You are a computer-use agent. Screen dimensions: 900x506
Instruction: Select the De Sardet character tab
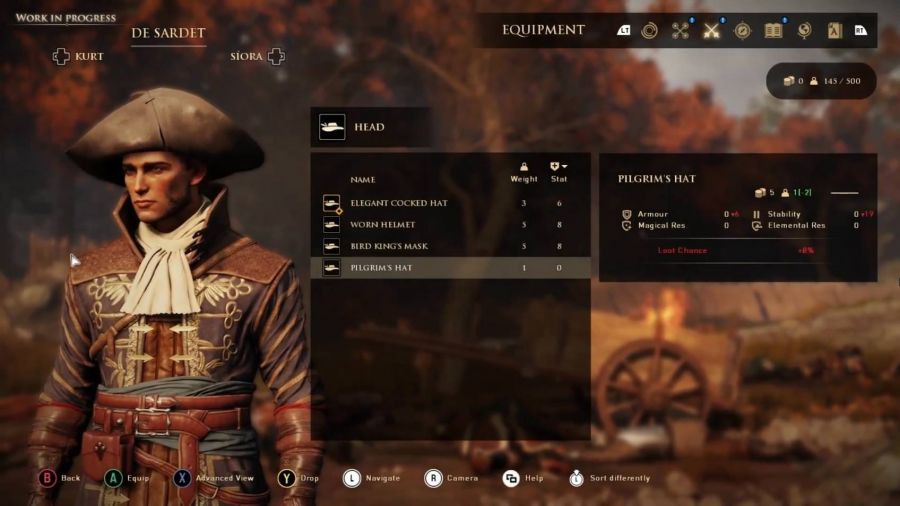[x=168, y=33]
